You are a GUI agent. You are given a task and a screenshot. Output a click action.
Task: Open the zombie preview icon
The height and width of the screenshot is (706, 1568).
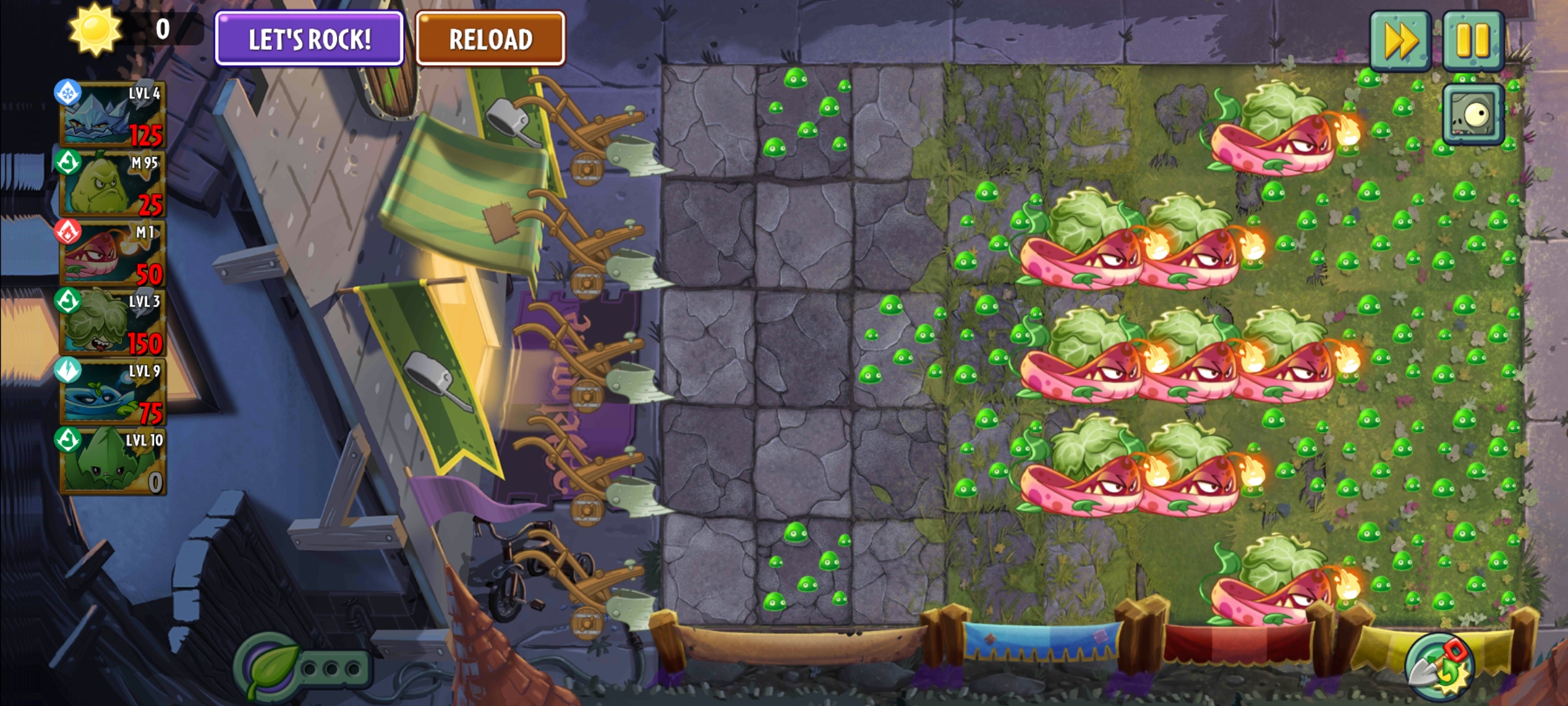click(x=1473, y=115)
